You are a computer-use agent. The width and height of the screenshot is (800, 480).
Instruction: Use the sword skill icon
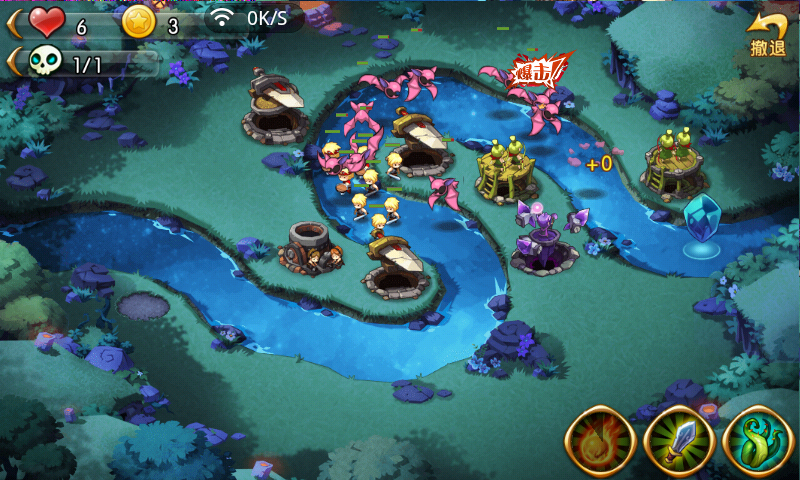tap(678, 441)
